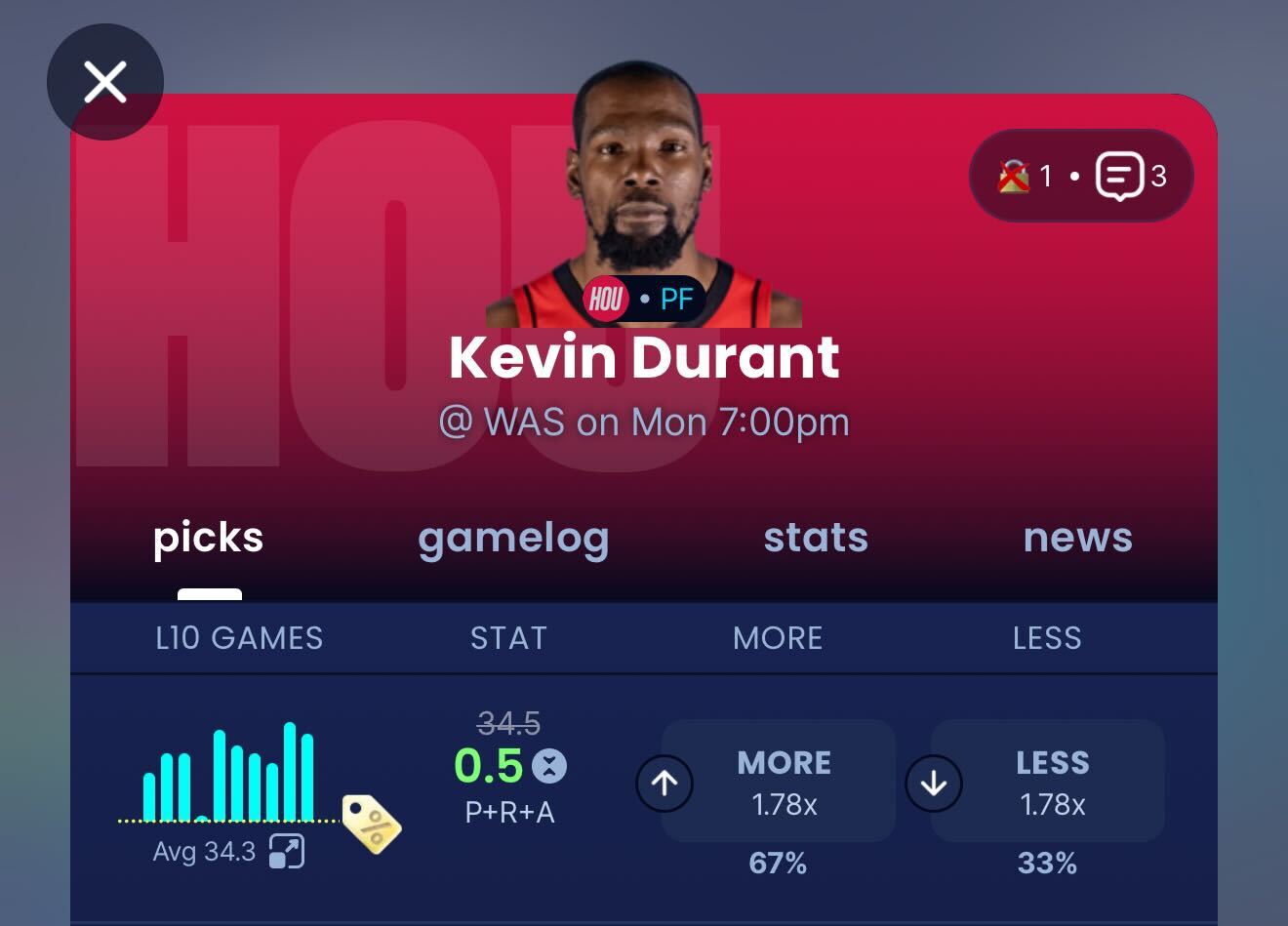This screenshot has height=926, width=1288.
Task: Click the circled up arrow beside MORE
Action: pyautogui.click(x=664, y=783)
